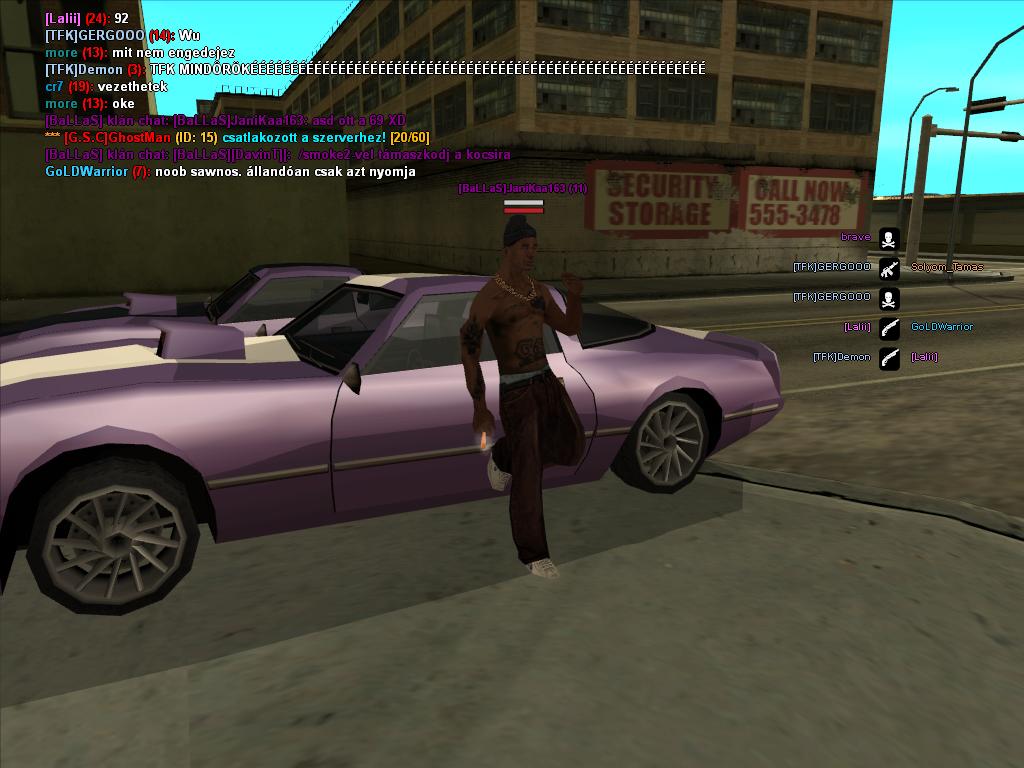Click the shotgun icon beside GoLDWarrior
Viewport: 1024px width, 768px height.
click(x=888, y=327)
